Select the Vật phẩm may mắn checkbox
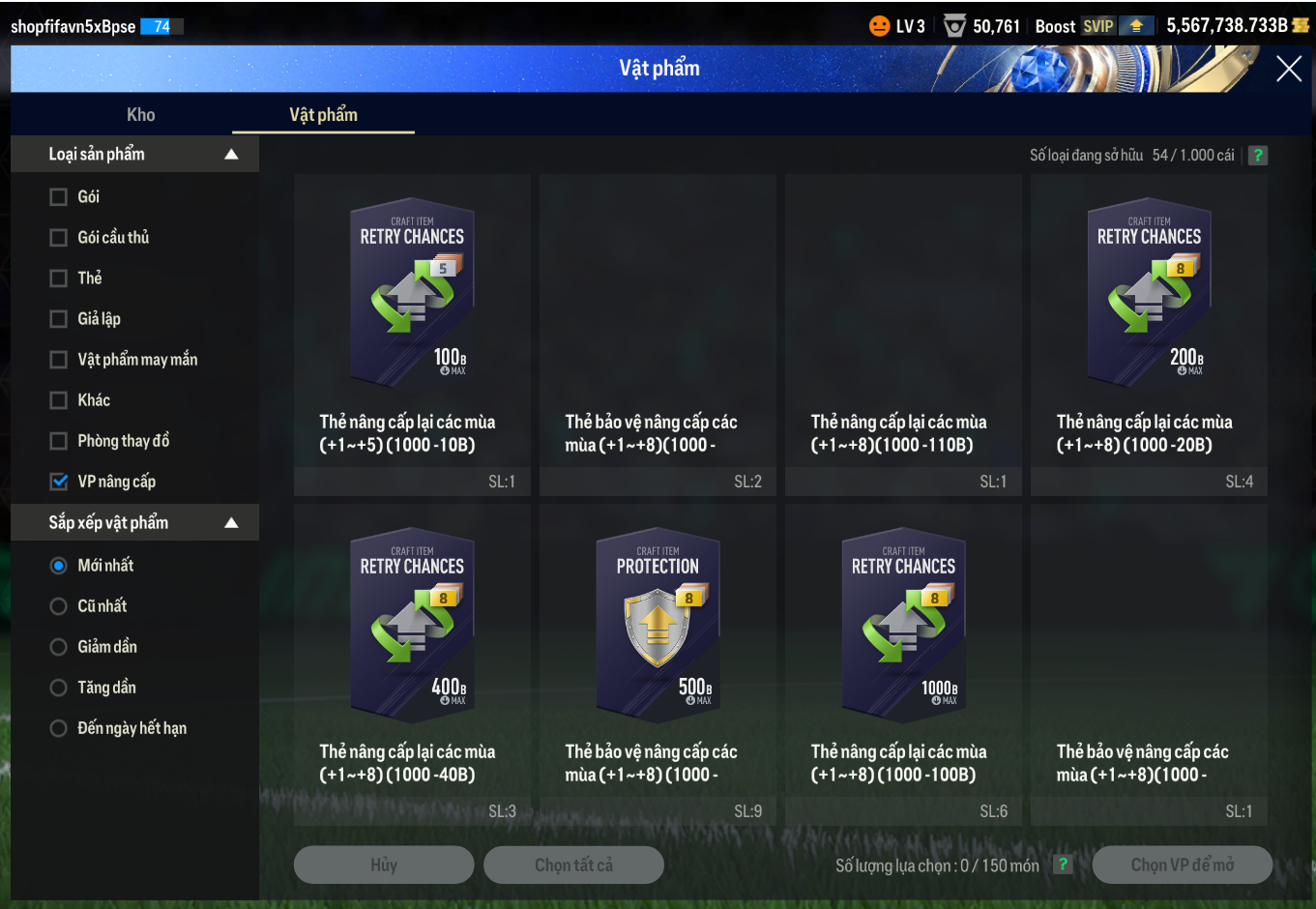1316x909 pixels. [x=59, y=360]
